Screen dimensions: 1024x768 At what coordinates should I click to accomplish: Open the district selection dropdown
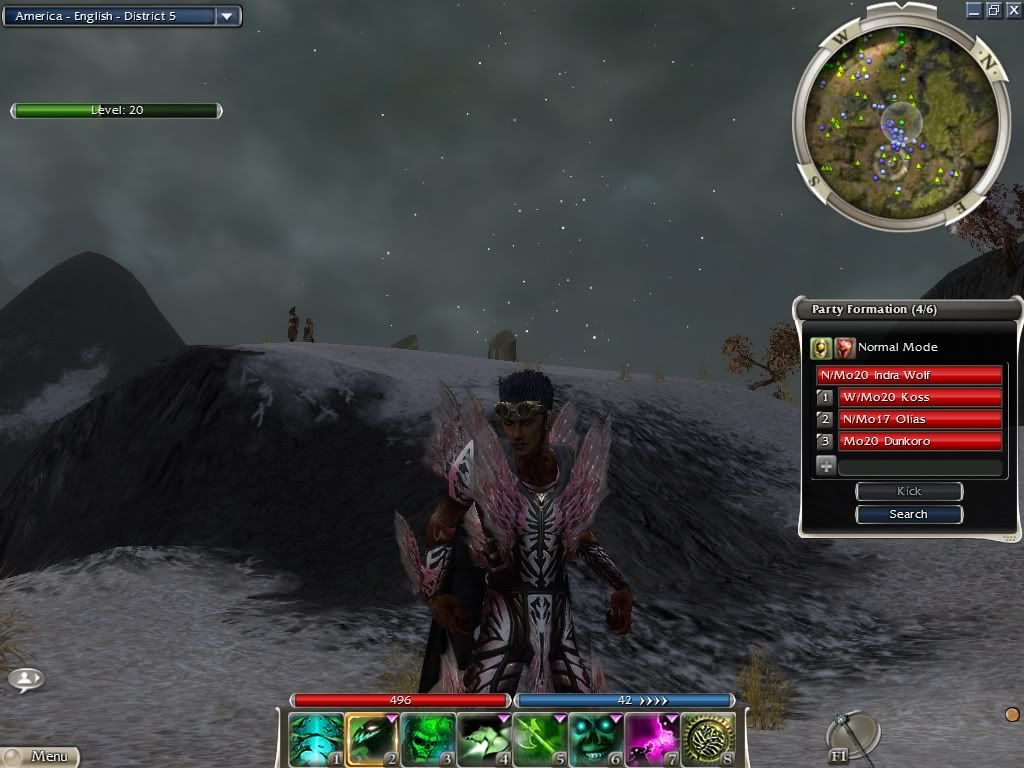tap(227, 16)
